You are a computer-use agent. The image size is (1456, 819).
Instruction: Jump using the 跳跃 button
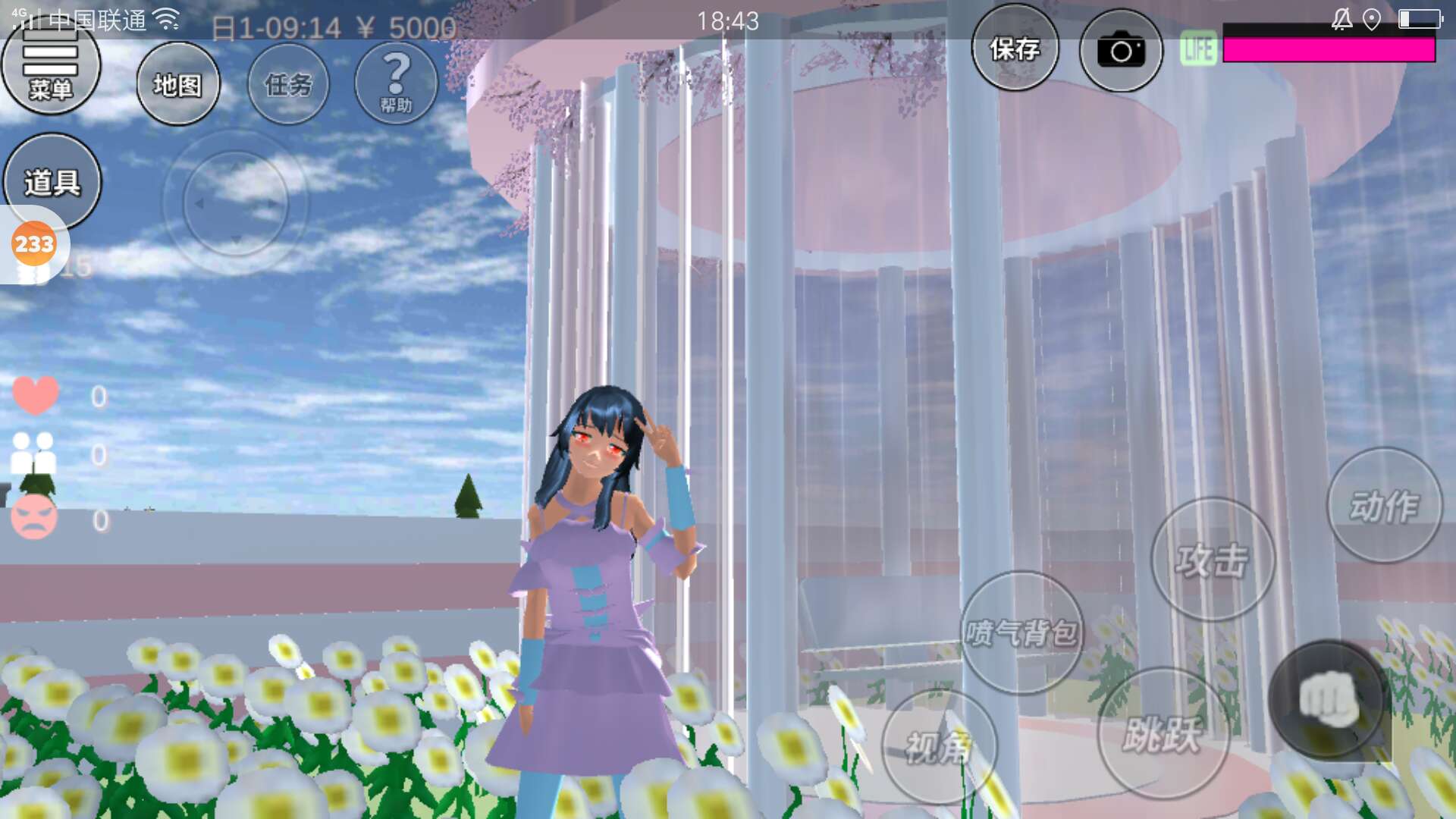[x=1162, y=733]
